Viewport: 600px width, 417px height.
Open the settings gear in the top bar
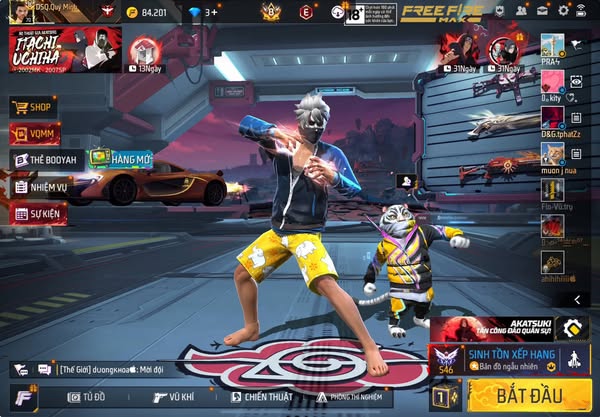point(564,10)
